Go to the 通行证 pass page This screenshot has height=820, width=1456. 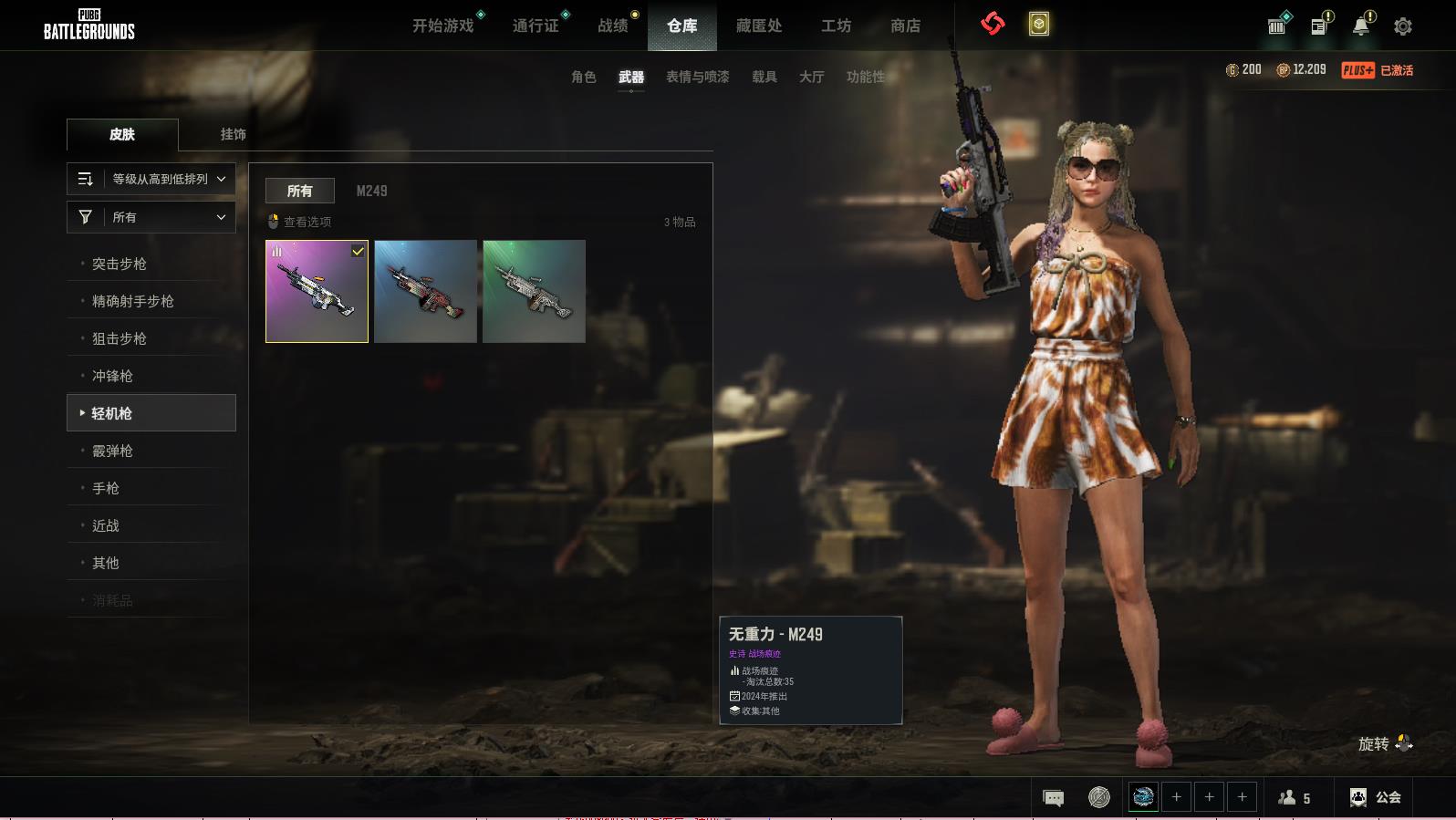(536, 26)
